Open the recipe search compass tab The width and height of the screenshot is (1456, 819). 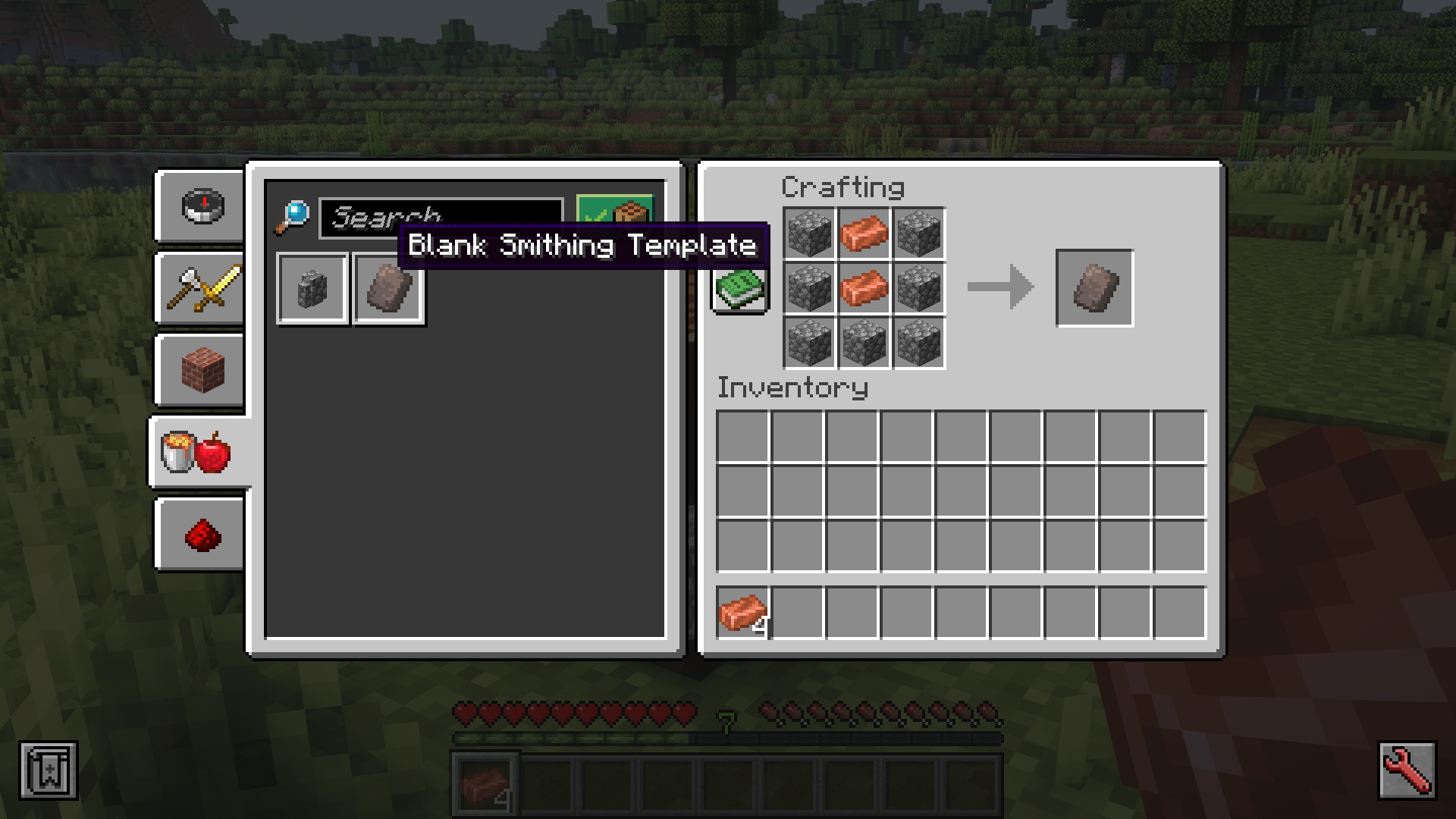click(199, 207)
